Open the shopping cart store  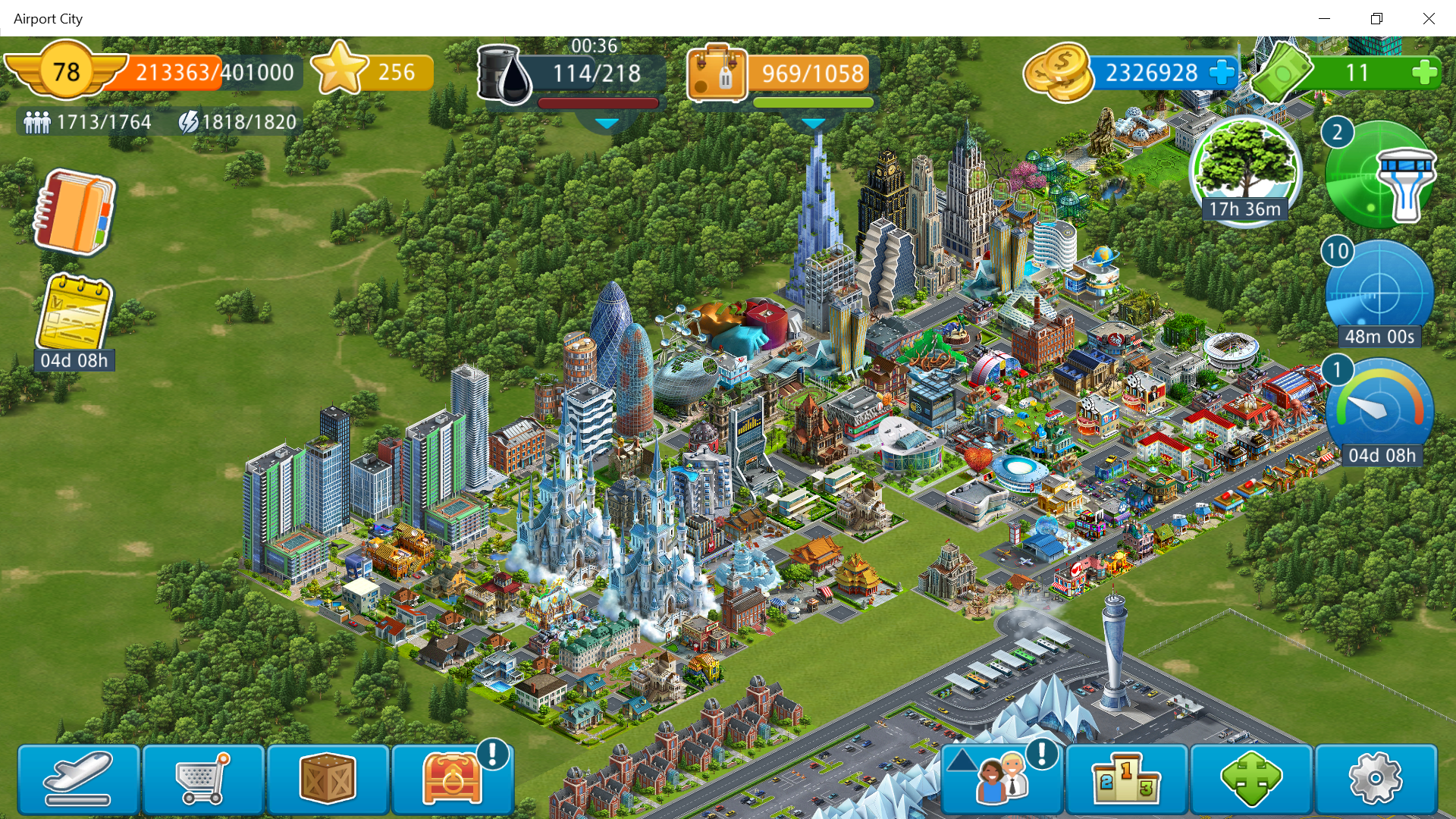pyautogui.click(x=202, y=779)
